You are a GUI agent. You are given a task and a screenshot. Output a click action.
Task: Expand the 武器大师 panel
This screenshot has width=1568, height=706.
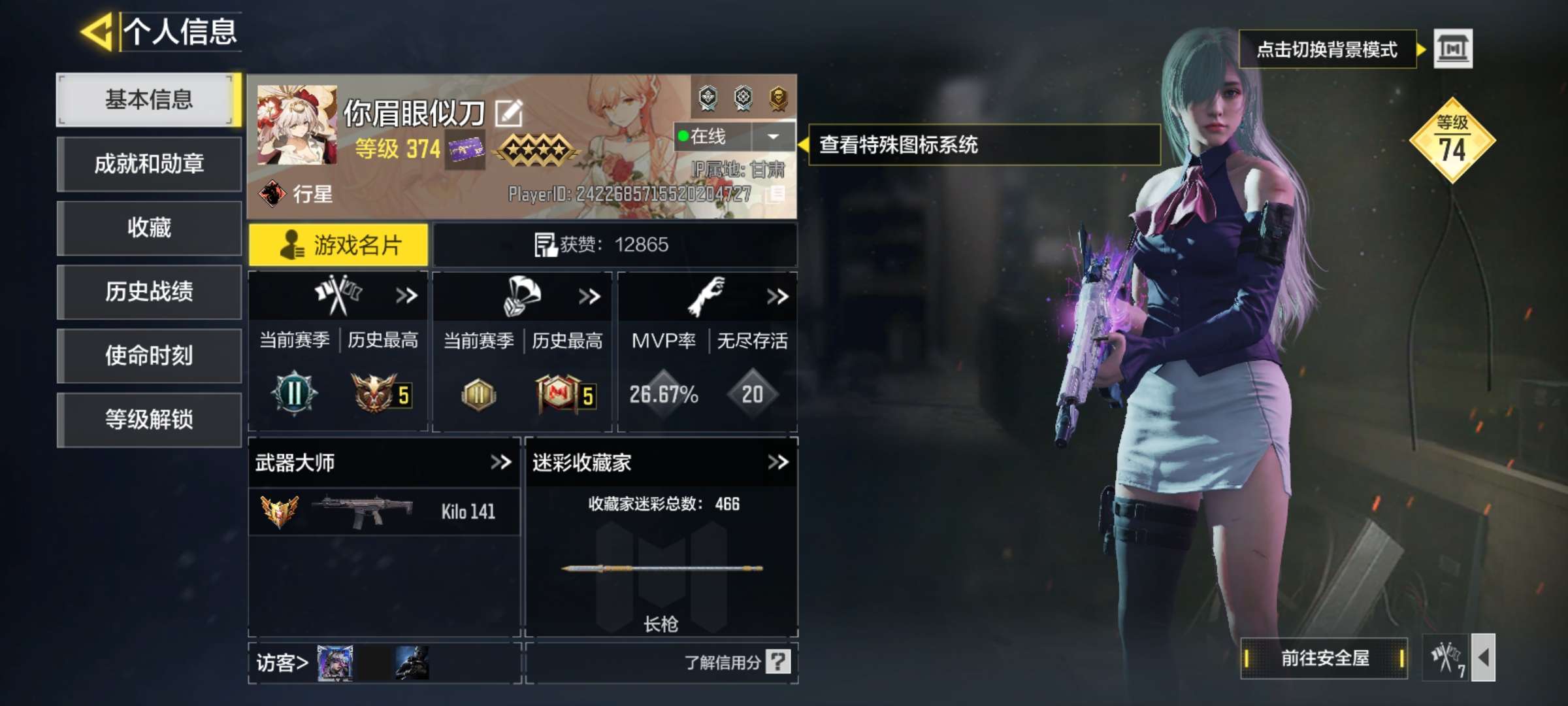pos(501,463)
